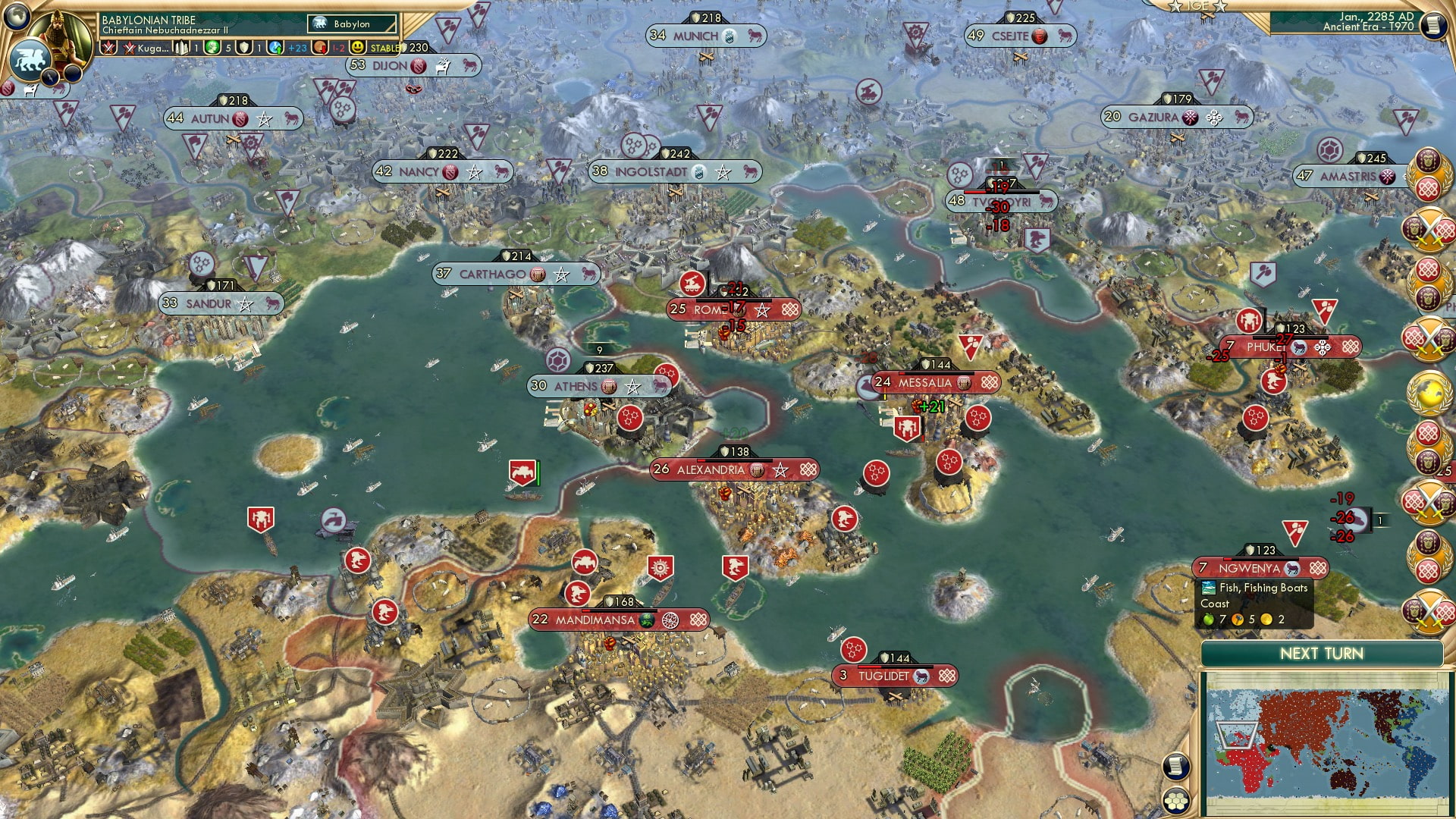Click the faith shield icon showing 1
The height and width of the screenshot is (819, 1456).
pyautogui.click(x=243, y=48)
